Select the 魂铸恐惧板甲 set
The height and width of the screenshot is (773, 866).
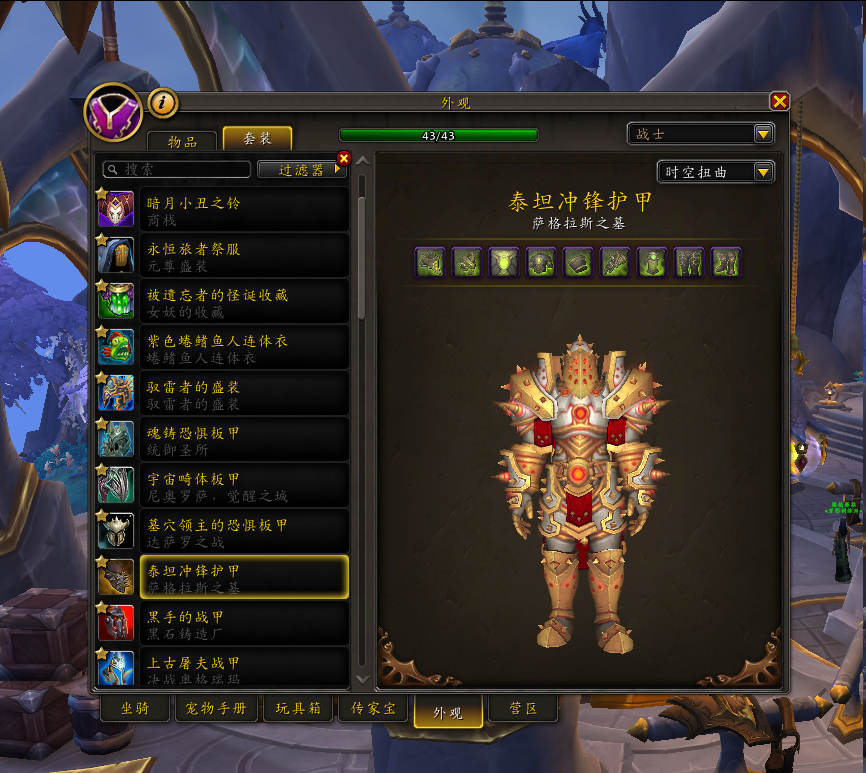pyautogui.click(x=222, y=439)
